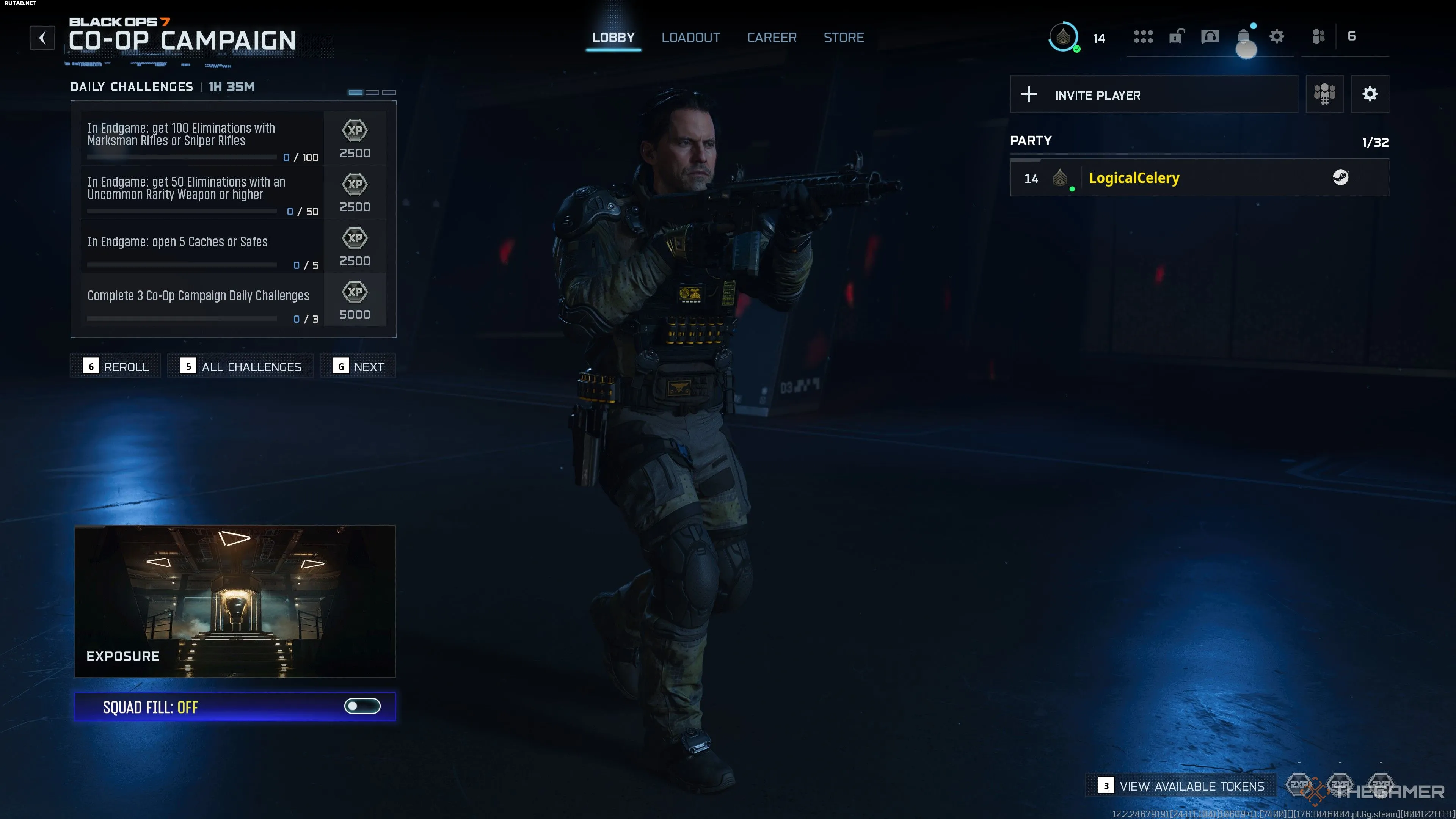Open the top bar settings gear
The height and width of the screenshot is (819, 1456).
tap(1276, 37)
